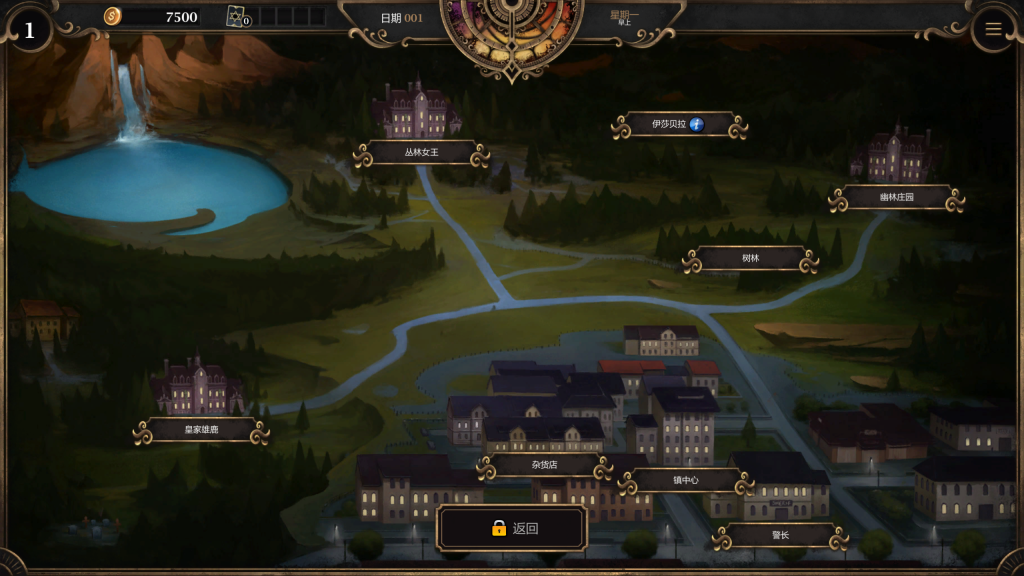Visit the 皇家雄鹿 location
1024x576 pixels.
click(201, 431)
